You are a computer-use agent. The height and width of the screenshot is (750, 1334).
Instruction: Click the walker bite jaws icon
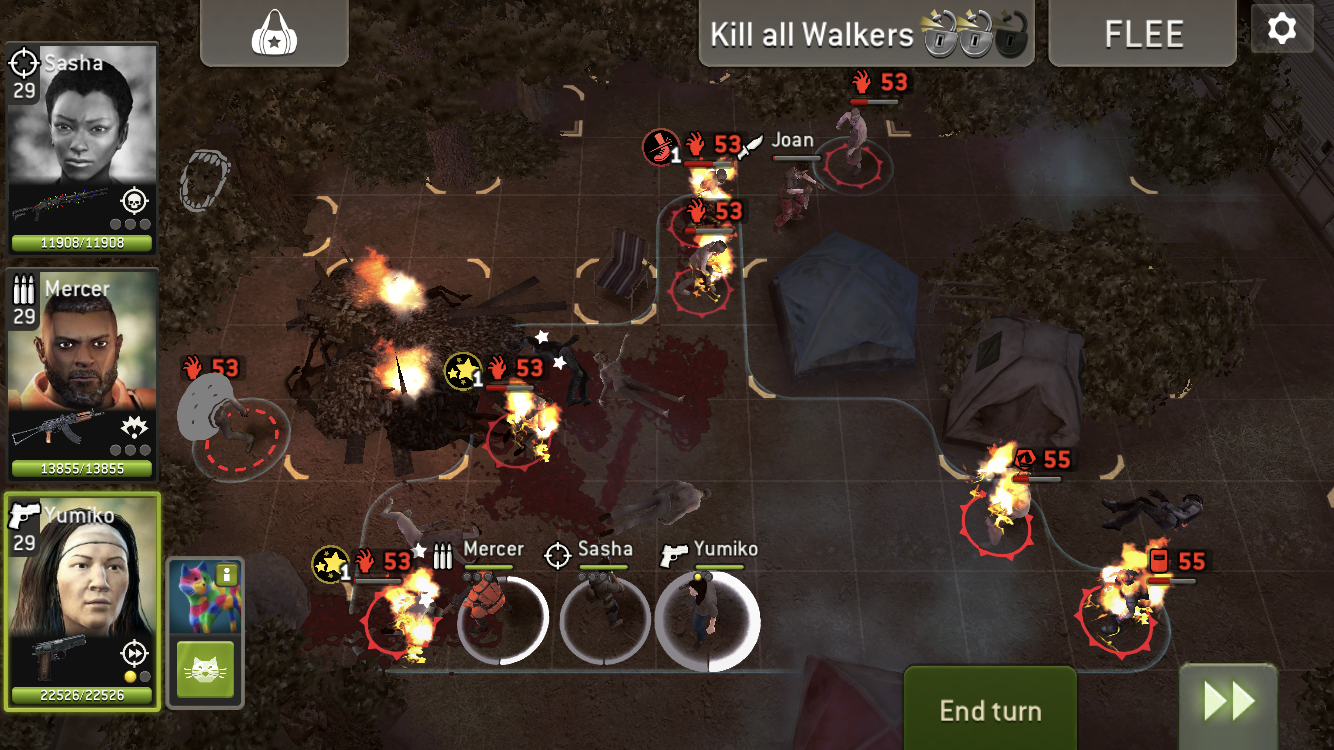coord(203,180)
